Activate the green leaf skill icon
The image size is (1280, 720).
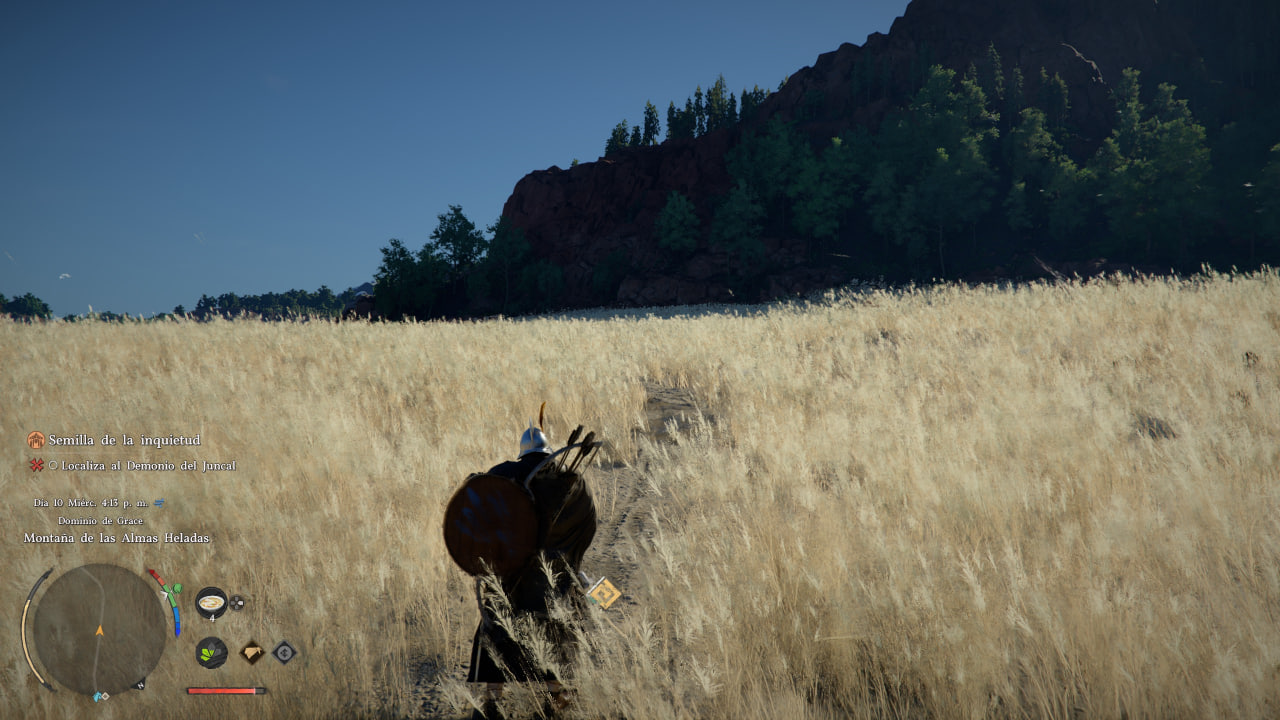tap(211, 652)
